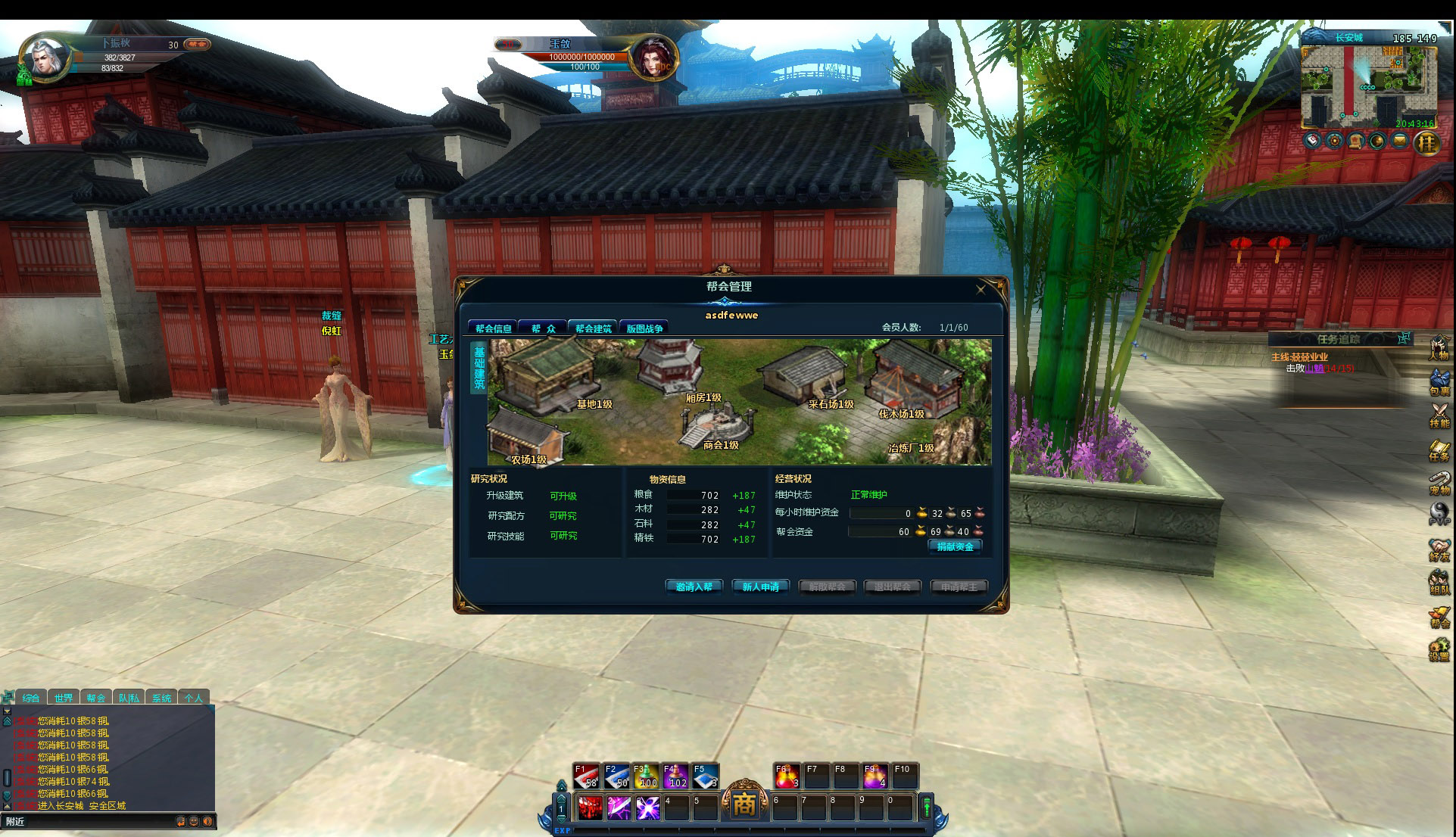Select the 版图战争 territory war tab
The image size is (1456, 837).
pos(644,328)
